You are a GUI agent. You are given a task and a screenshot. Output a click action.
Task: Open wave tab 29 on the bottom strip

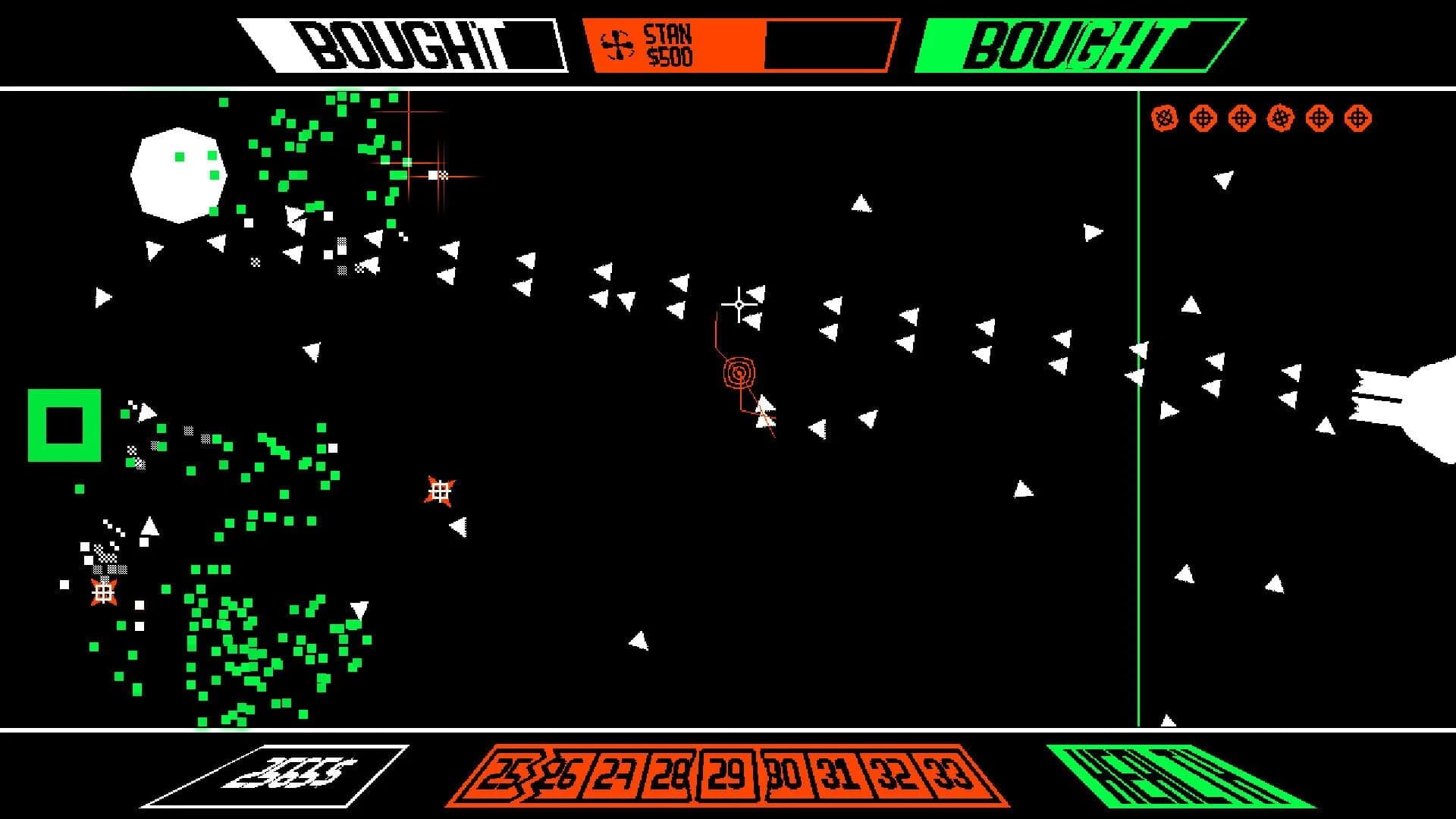pos(726,777)
